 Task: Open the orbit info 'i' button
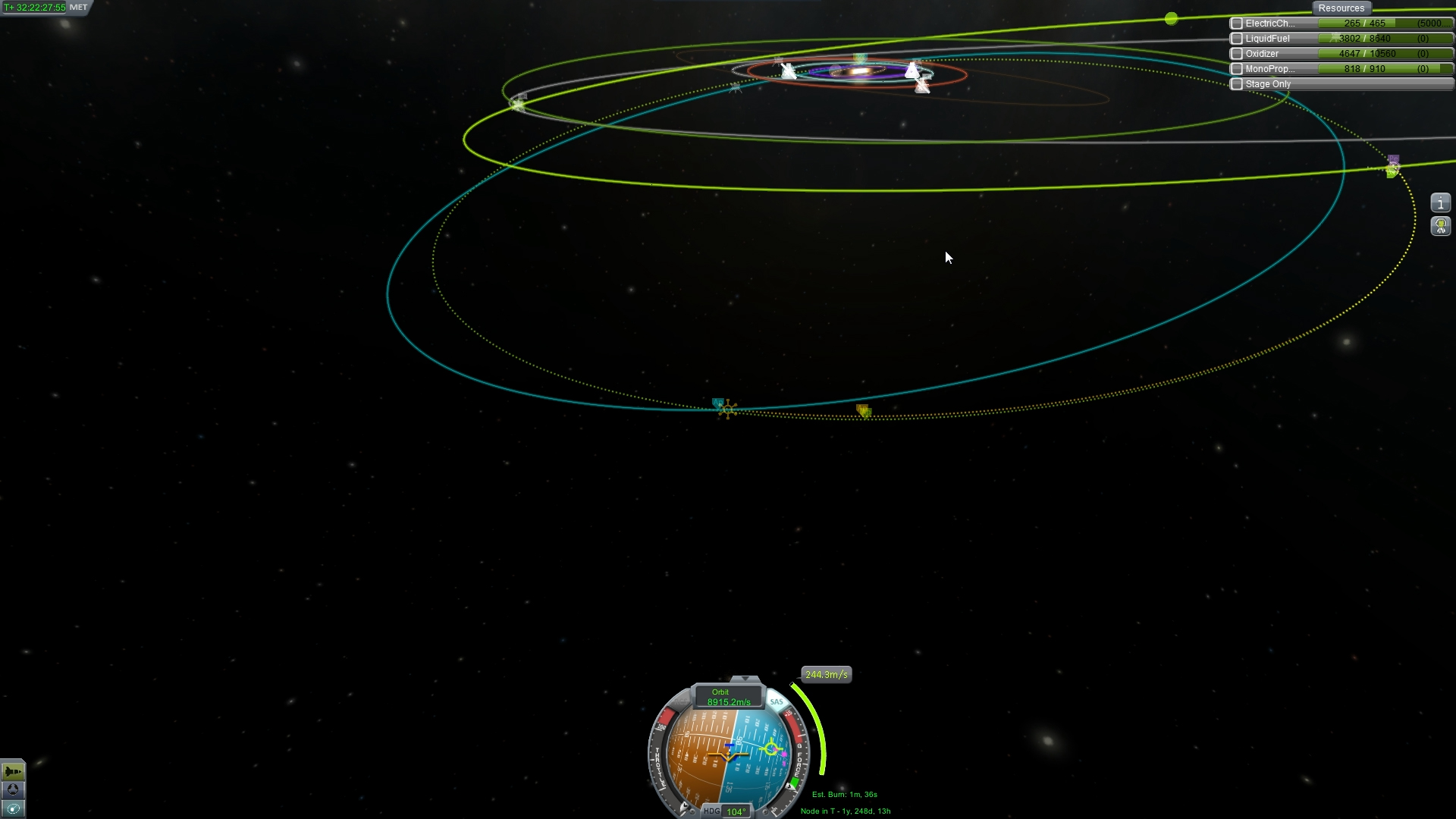pyautogui.click(x=1440, y=203)
